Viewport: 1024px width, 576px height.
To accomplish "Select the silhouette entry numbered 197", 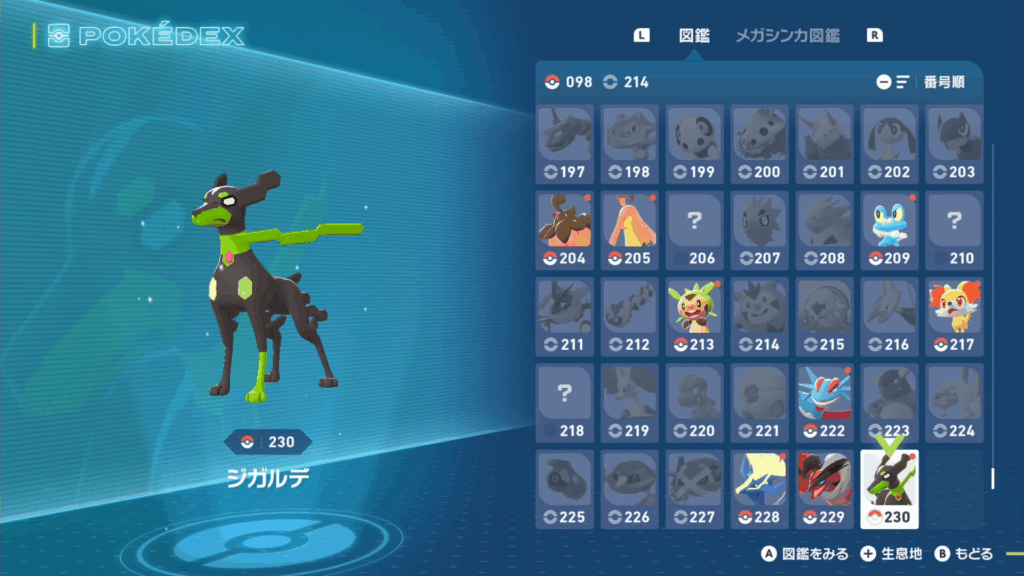I will tap(565, 145).
